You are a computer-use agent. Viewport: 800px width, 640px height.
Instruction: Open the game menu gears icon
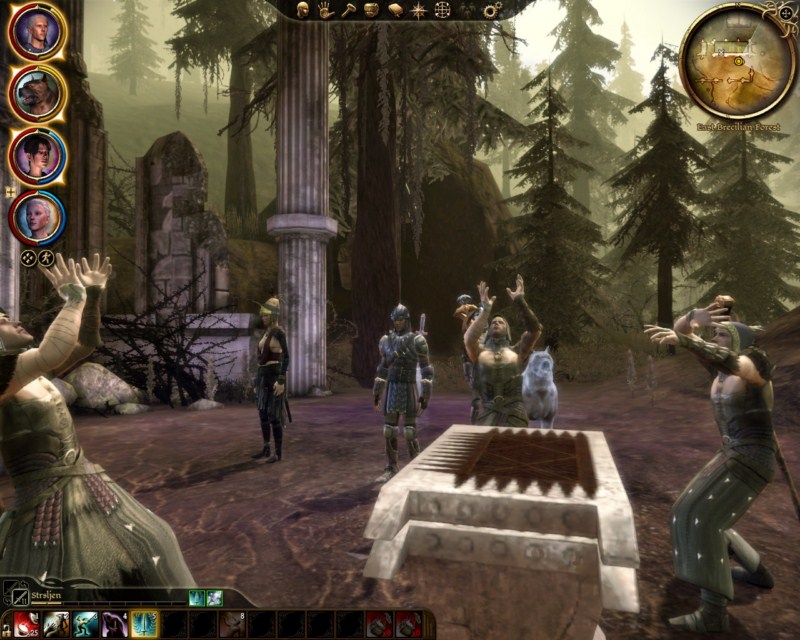[x=492, y=10]
